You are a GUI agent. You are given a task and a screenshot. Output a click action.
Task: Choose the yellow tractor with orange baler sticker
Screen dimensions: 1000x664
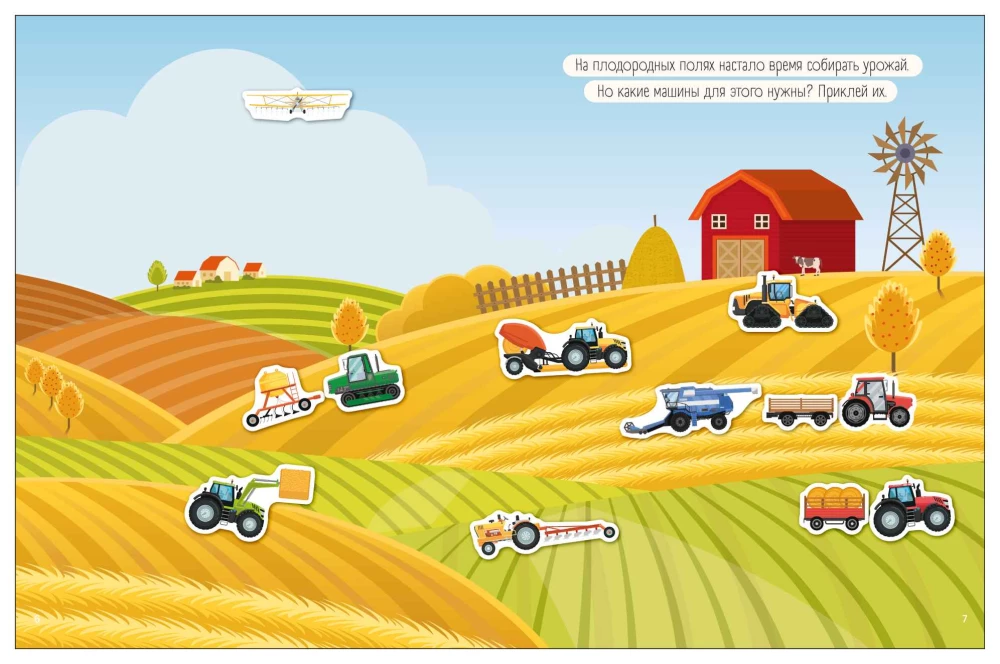[x=563, y=348]
